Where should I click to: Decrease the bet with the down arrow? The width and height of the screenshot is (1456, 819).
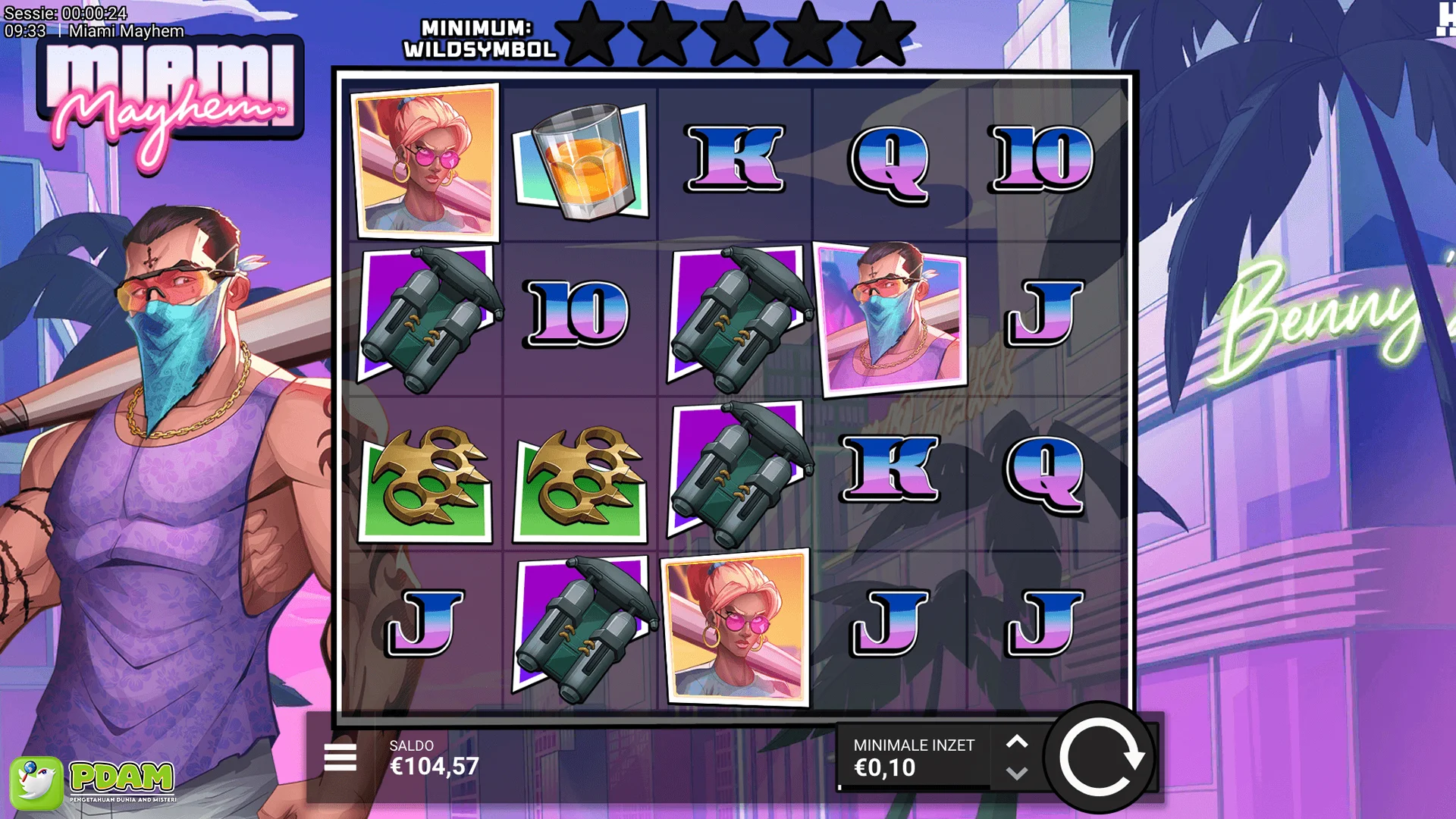(x=1017, y=774)
